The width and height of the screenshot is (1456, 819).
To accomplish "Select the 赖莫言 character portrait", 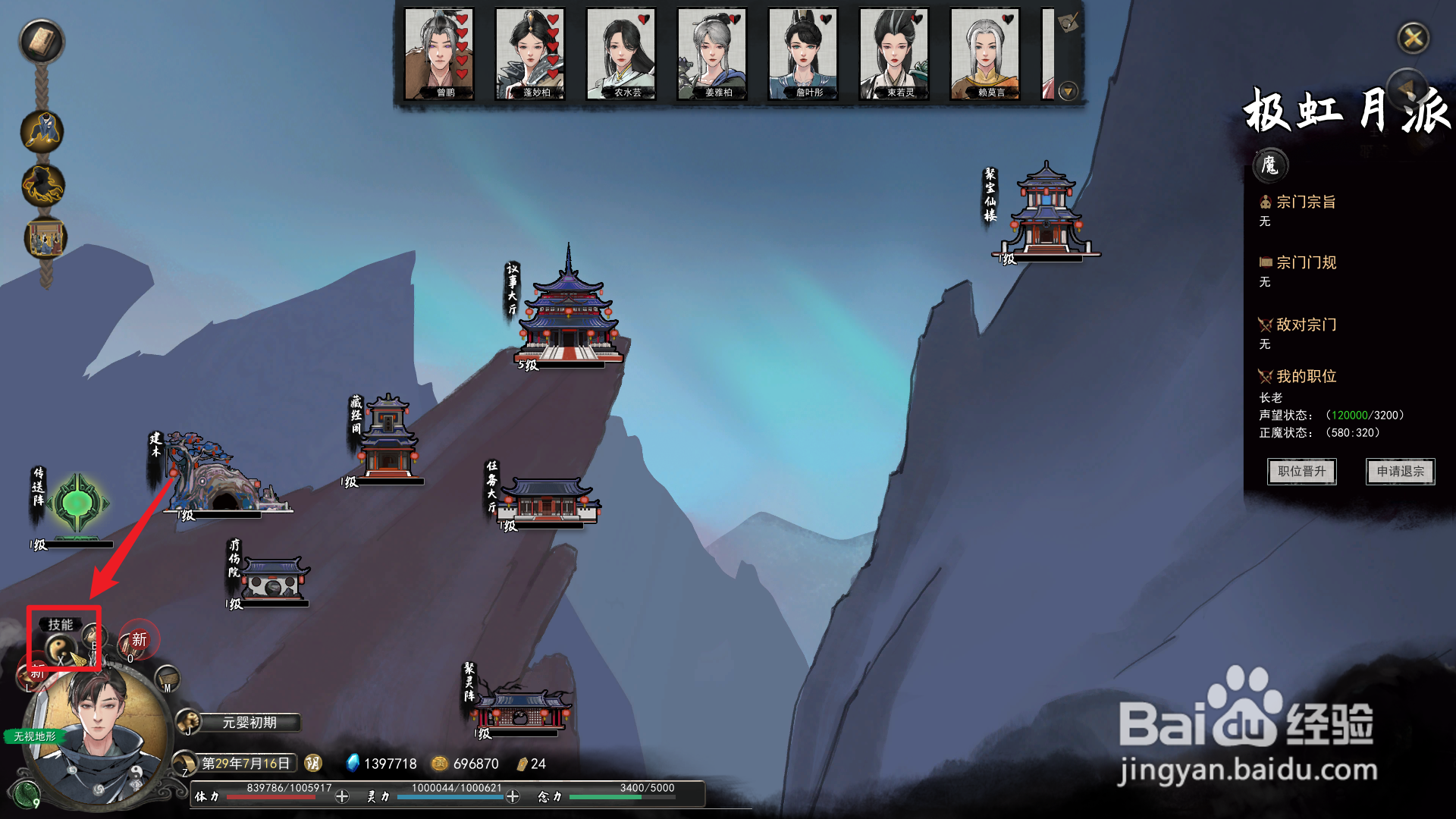I will tap(985, 54).
